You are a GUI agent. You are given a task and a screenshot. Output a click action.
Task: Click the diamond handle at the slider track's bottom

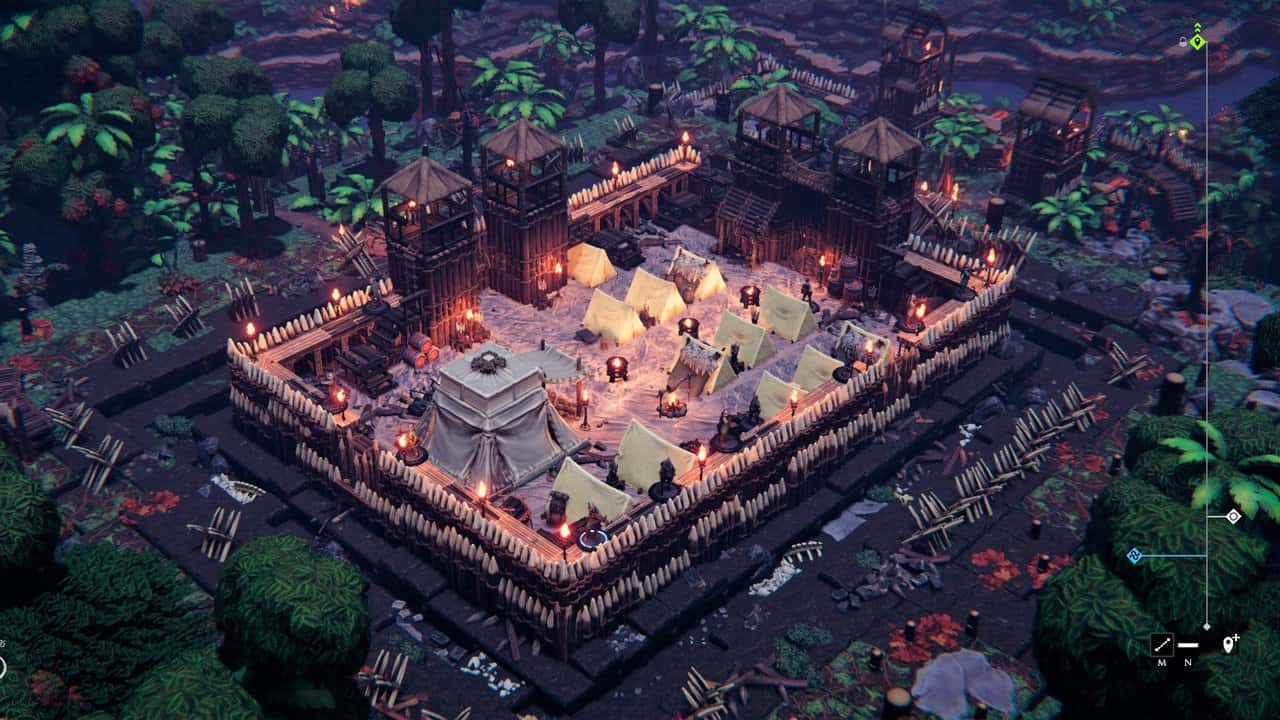tap(1207, 626)
